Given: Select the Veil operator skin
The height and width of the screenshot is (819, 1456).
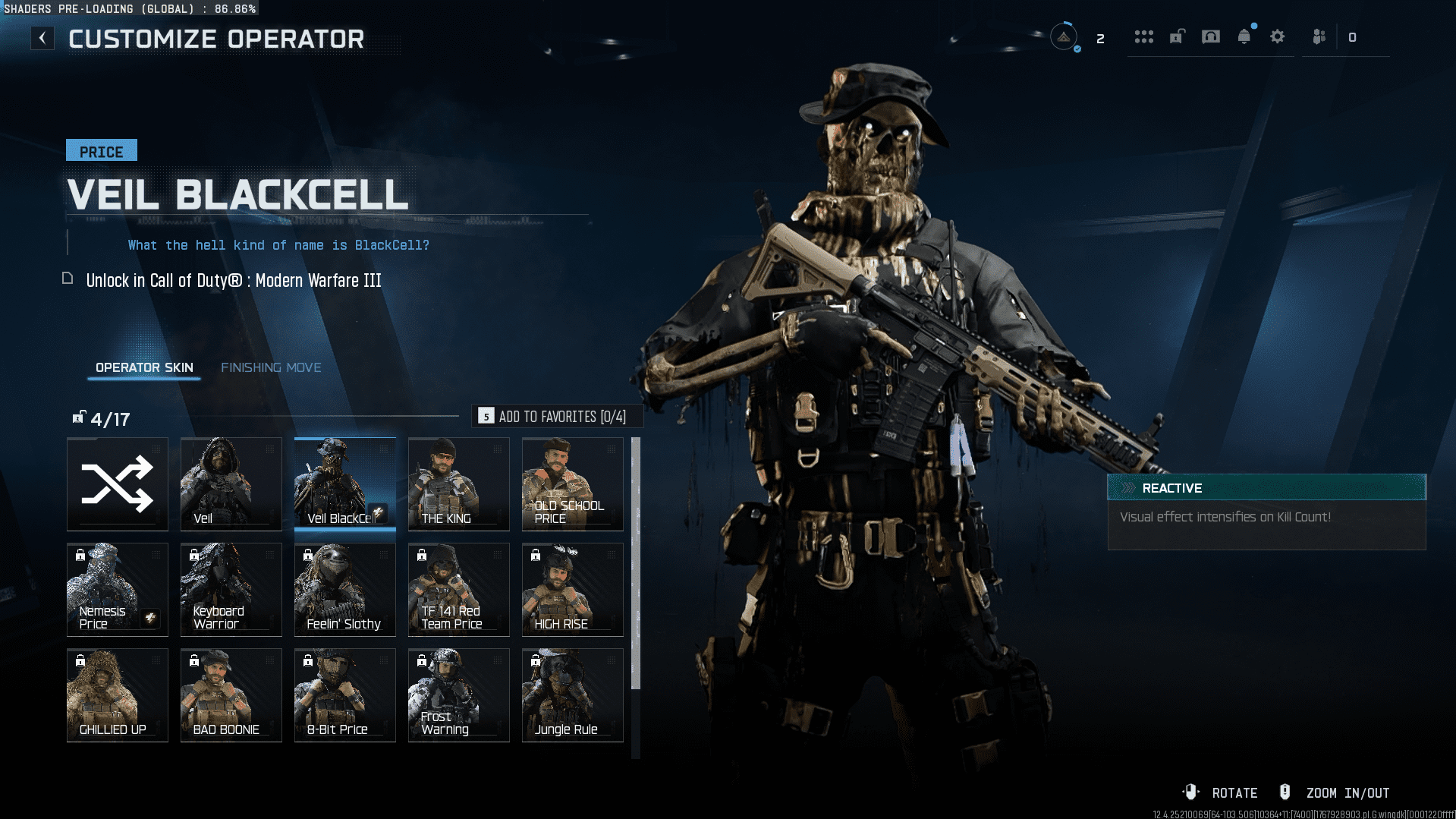Looking at the screenshot, I should pos(231,484).
